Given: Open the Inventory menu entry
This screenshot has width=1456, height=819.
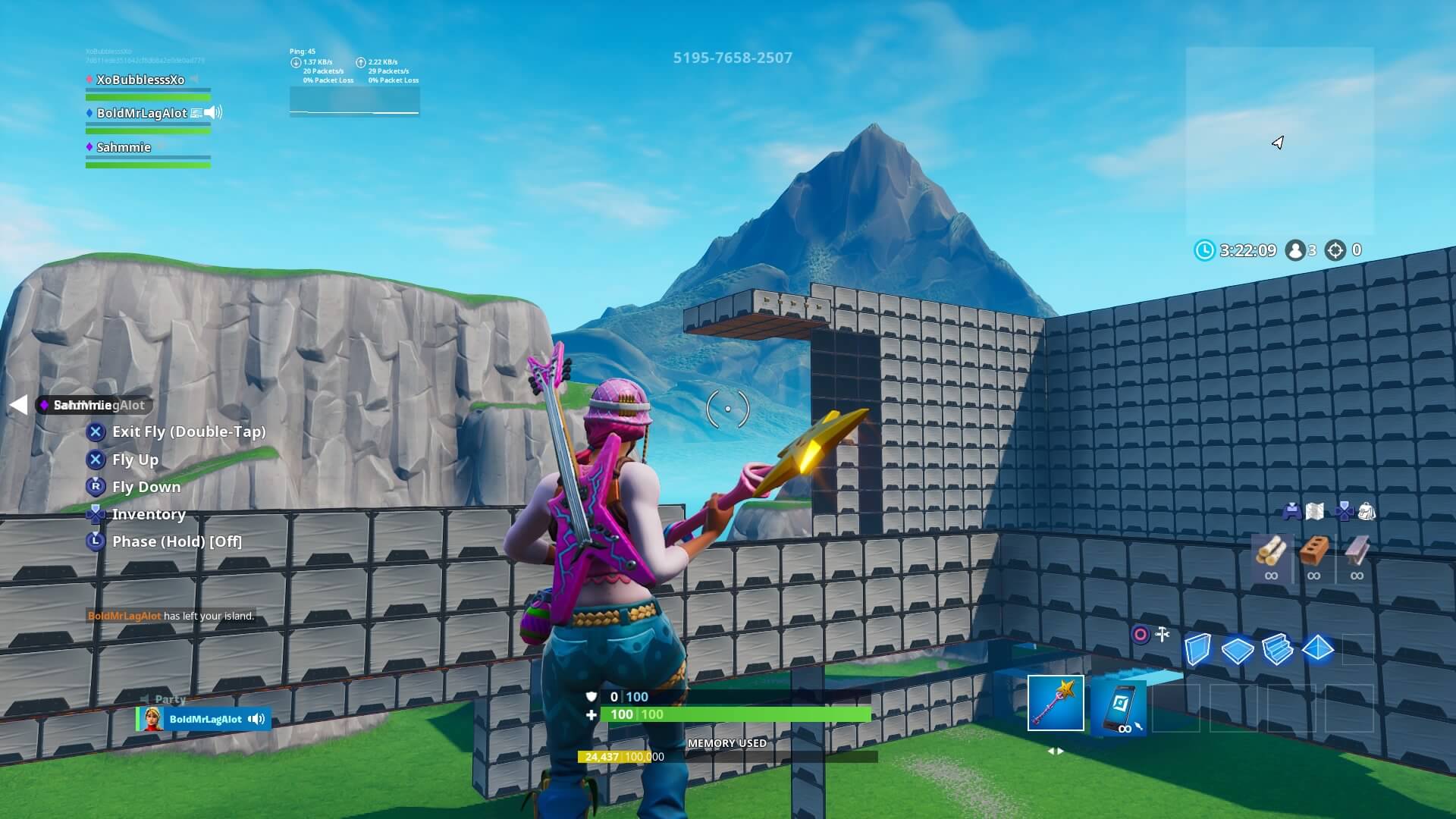Looking at the screenshot, I should point(148,514).
